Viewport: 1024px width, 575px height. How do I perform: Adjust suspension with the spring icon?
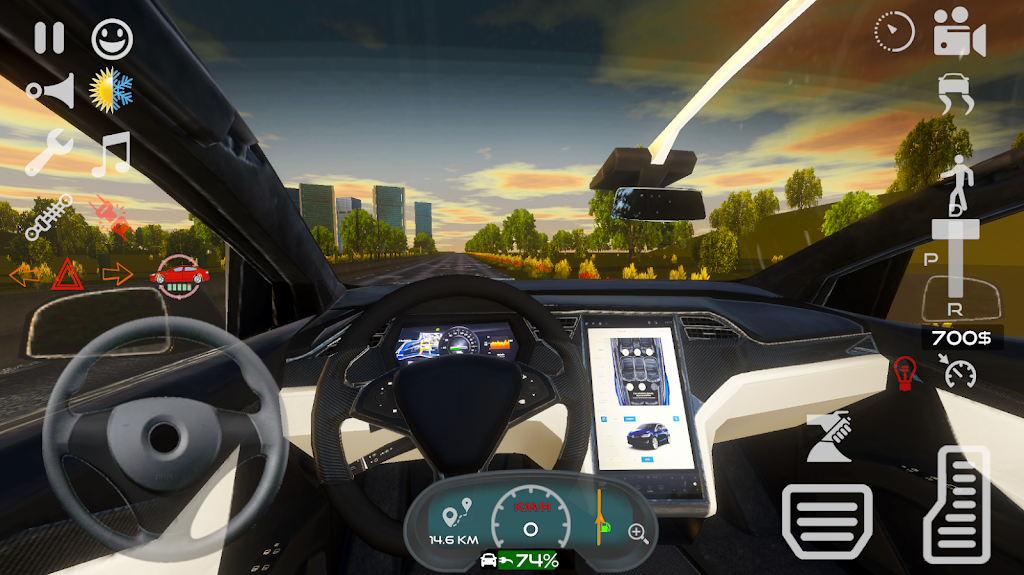click(x=49, y=216)
